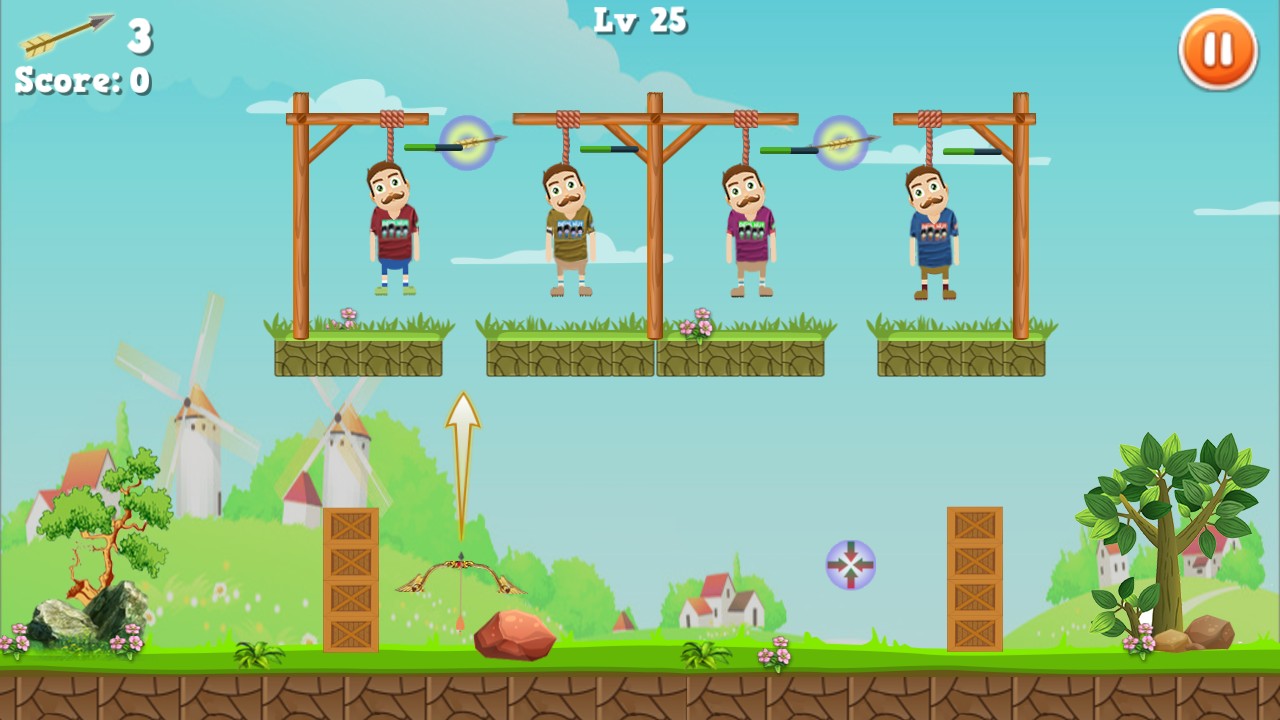Viewport: 1280px width, 720px height.
Task: Pause the game with the orange button
Action: click(1217, 49)
